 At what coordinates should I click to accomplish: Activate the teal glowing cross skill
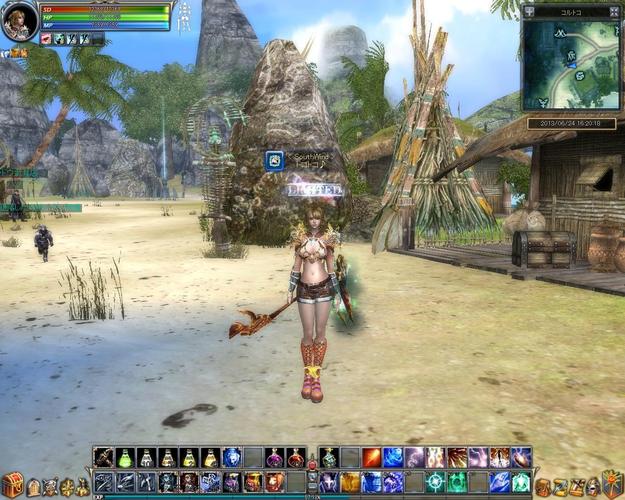pos(435,482)
